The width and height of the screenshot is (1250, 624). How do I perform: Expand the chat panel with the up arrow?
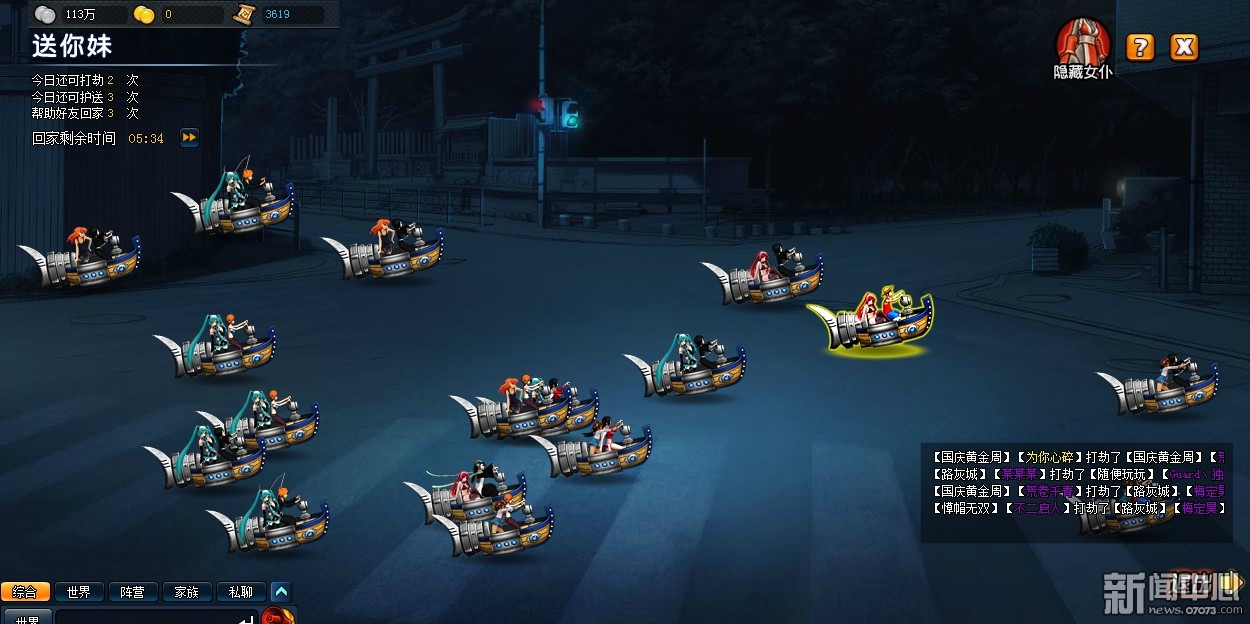pos(281,592)
